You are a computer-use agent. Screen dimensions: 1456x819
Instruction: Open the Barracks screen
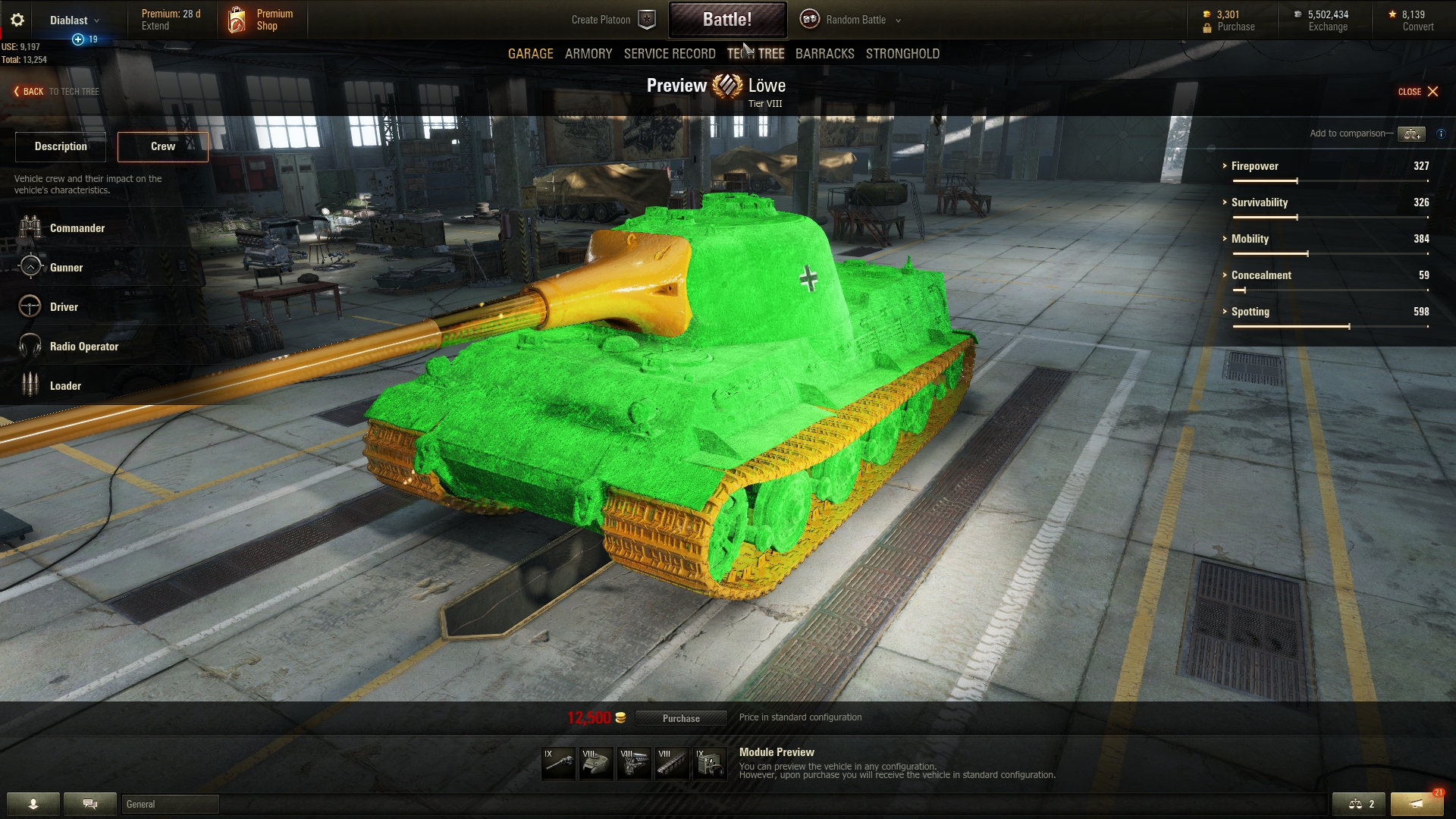coord(824,54)
